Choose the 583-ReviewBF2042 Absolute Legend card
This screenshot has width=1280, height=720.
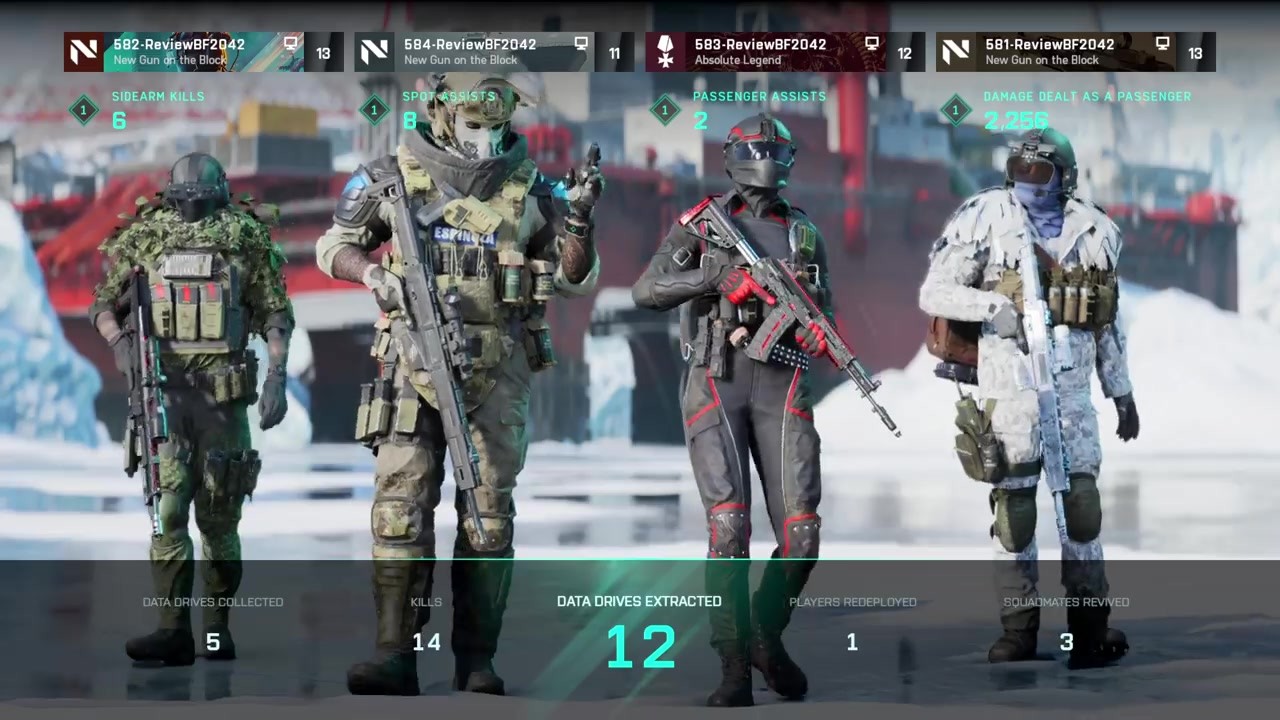[x=784, y=52]
